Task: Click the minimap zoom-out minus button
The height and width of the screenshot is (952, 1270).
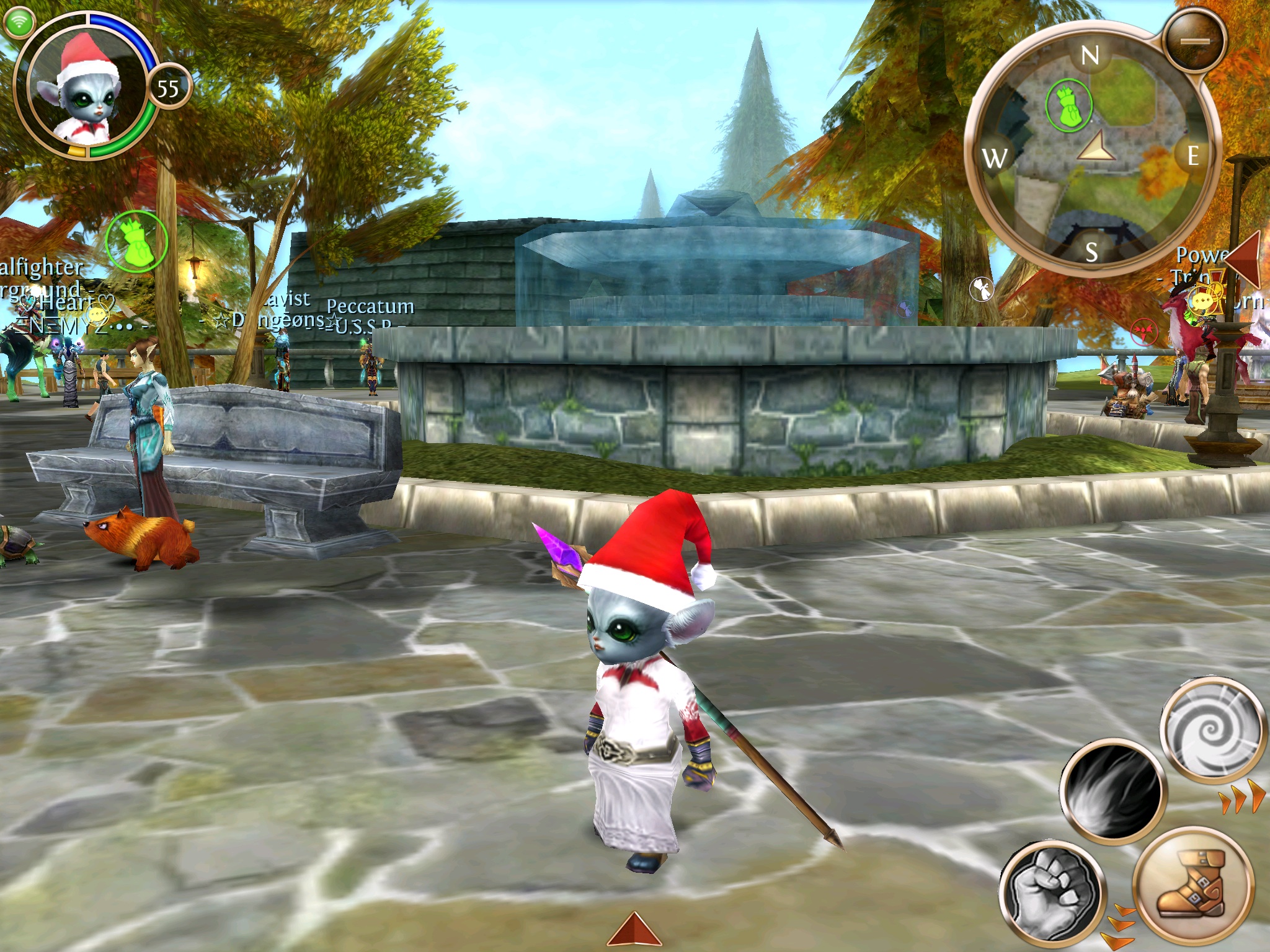Action: point(1195,42)
